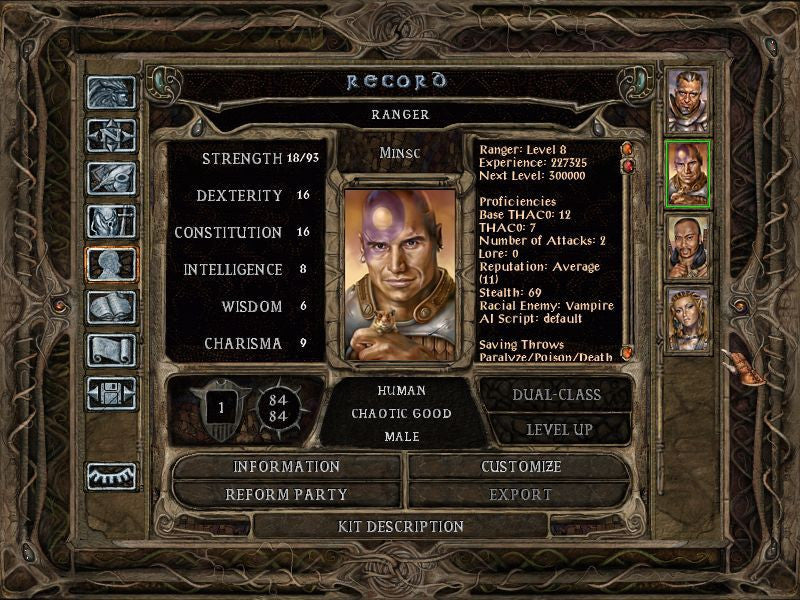Select Minsc's green-highlighted party portrait
The width and height of the screenshot is (800, 600).
pyautogui.click(x=688, y=173)
